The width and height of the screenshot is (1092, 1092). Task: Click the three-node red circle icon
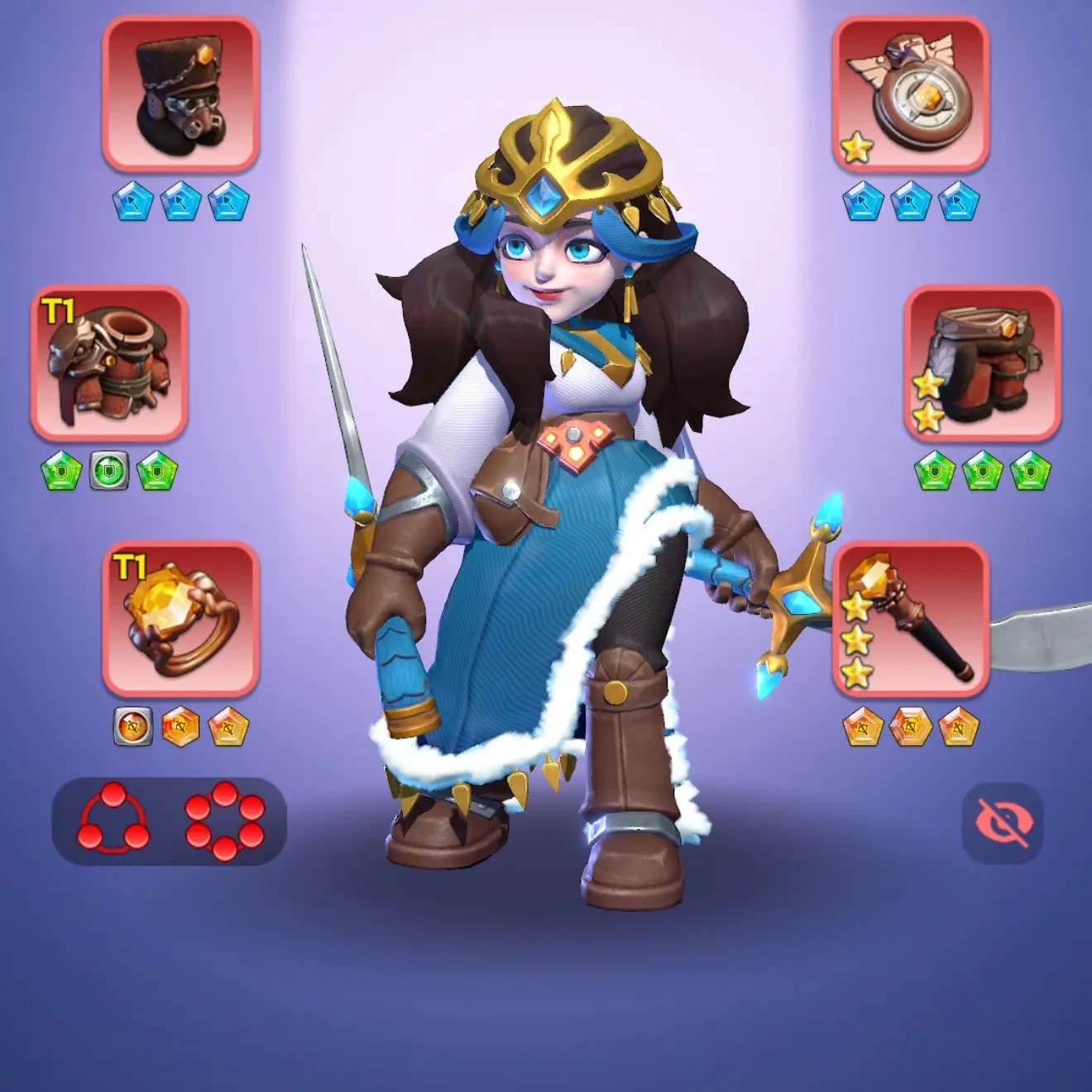[x=114, y=819]
